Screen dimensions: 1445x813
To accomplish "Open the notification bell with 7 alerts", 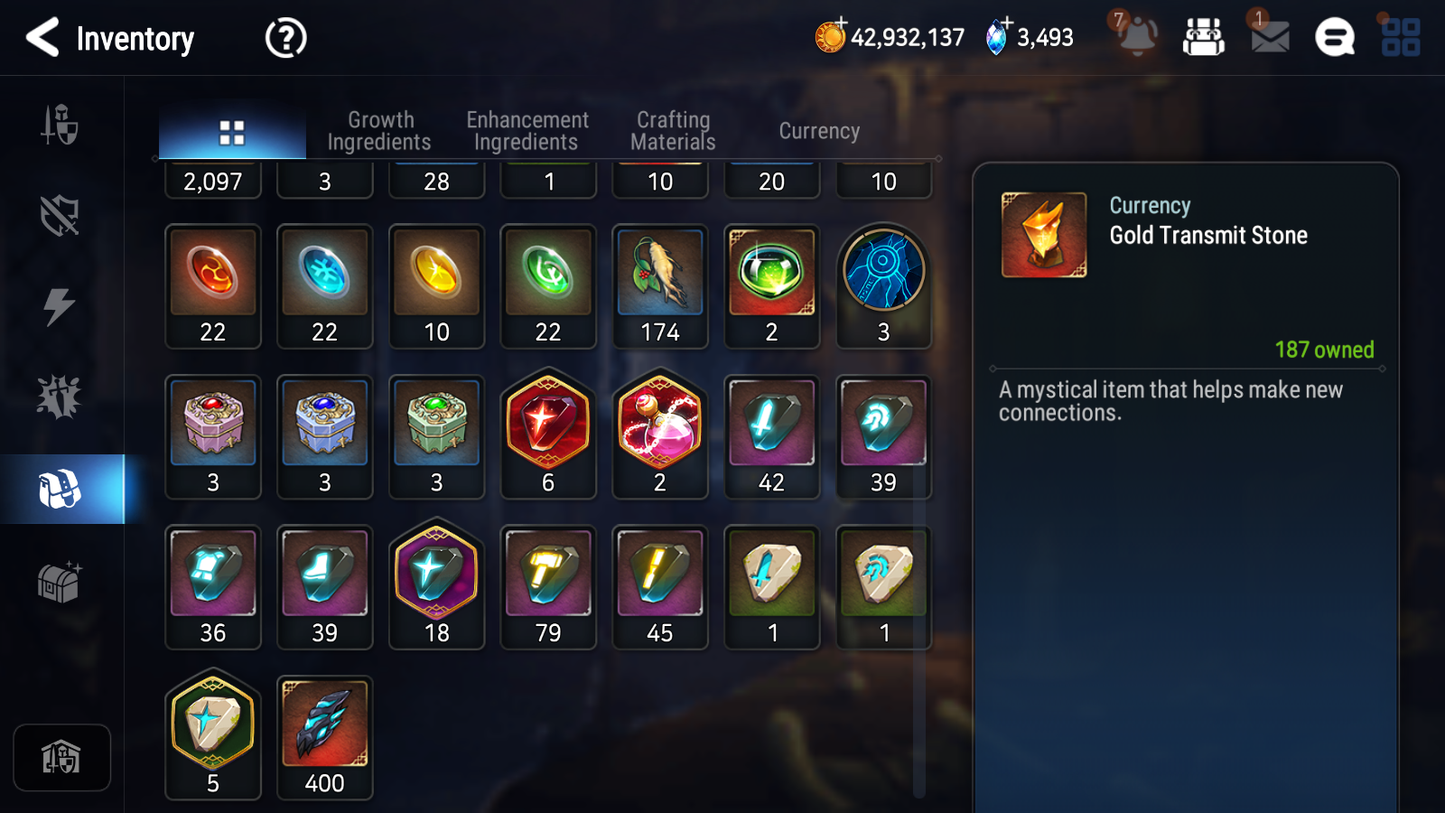I will point(1136,37).
